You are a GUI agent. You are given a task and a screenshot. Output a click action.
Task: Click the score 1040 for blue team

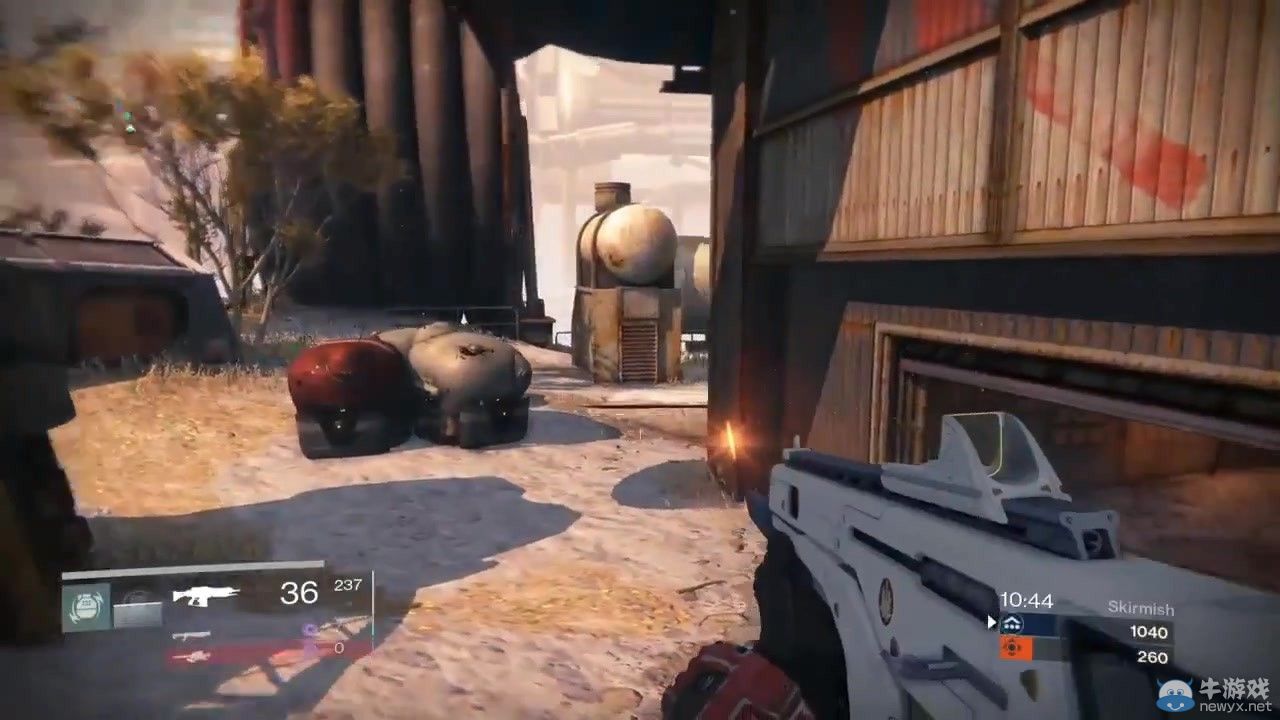click(1148, 632)
